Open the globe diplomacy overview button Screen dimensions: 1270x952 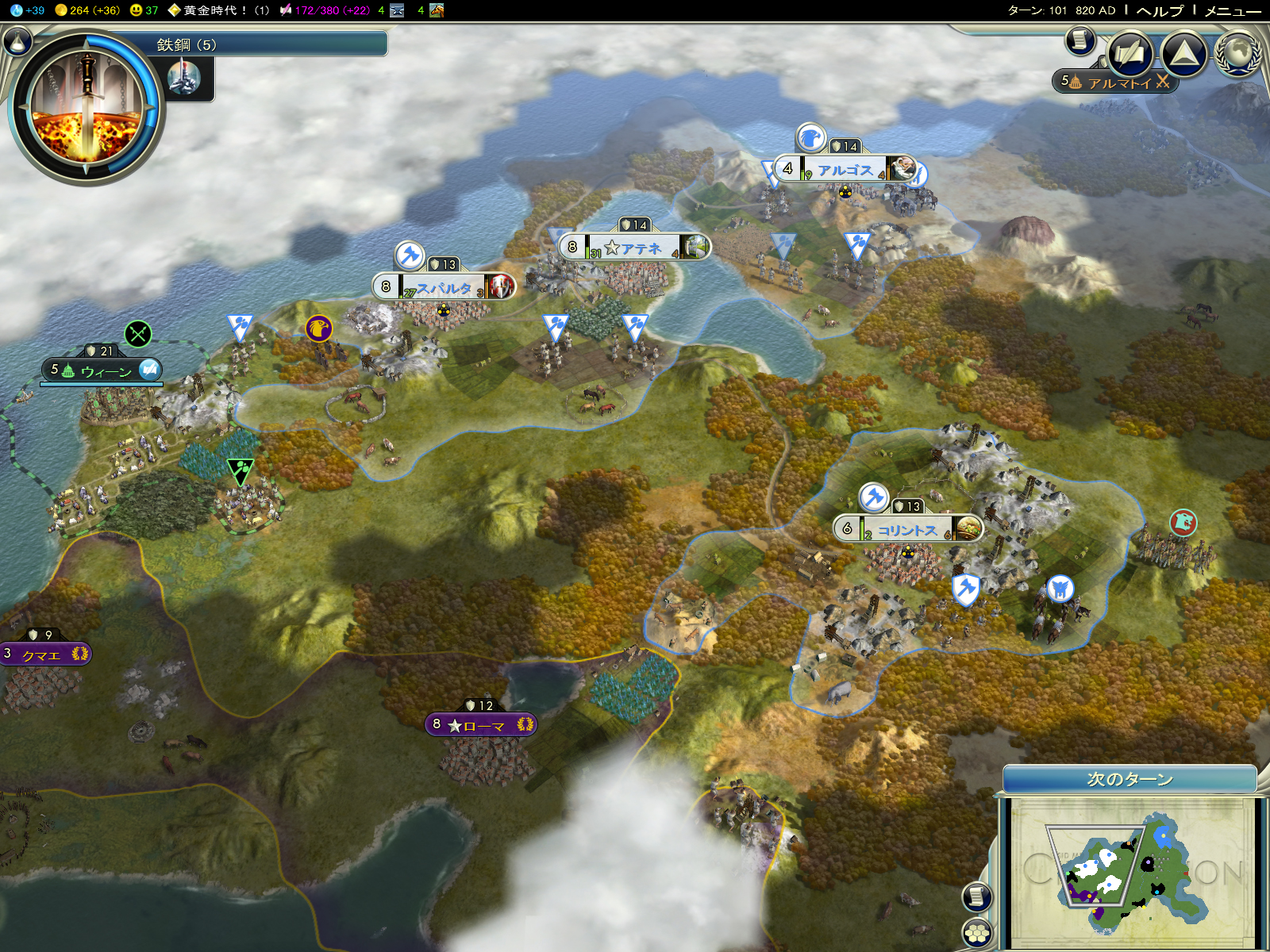(1238, 53)
